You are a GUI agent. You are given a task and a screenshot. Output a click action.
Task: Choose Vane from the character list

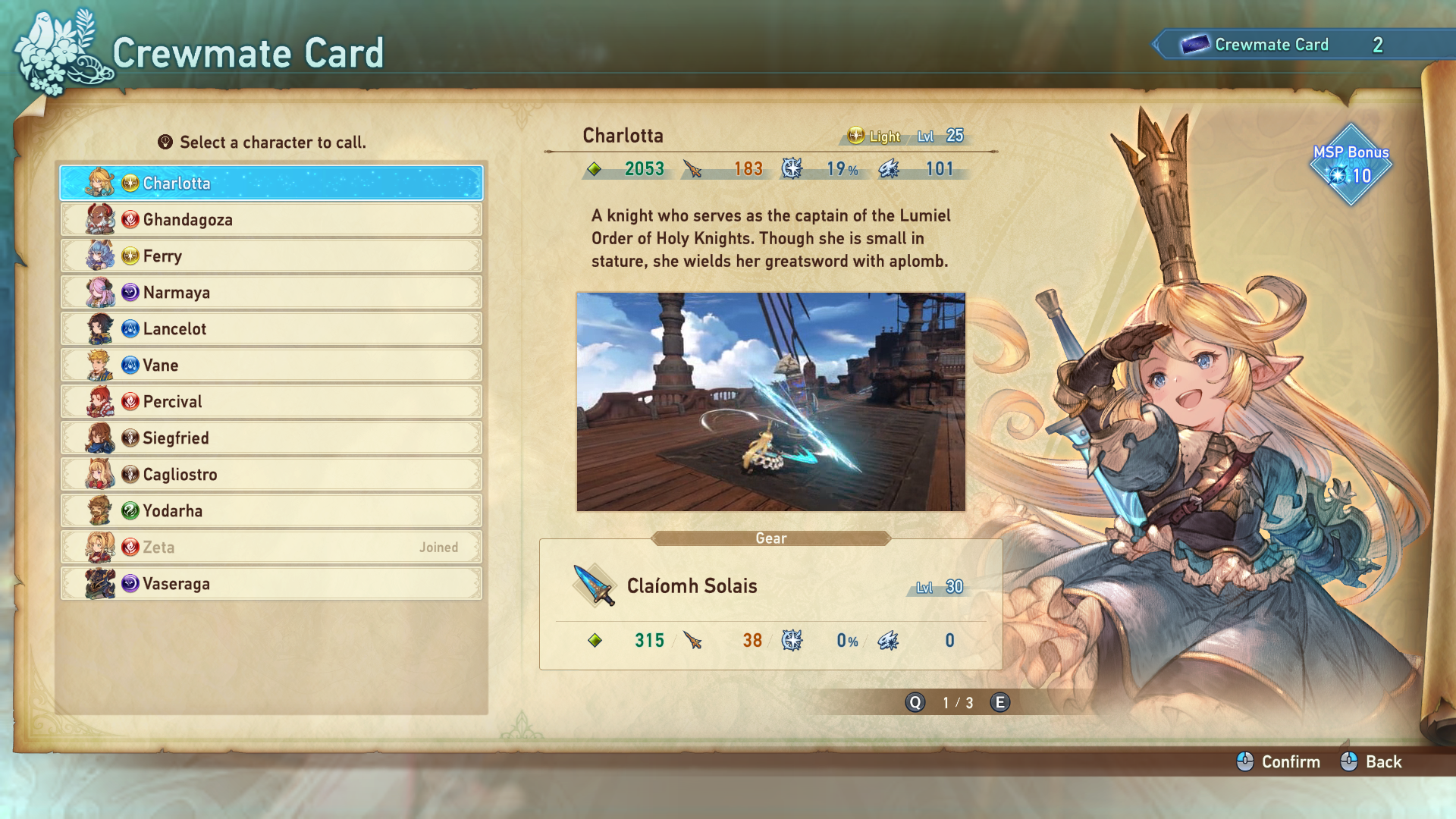(271, 366)
